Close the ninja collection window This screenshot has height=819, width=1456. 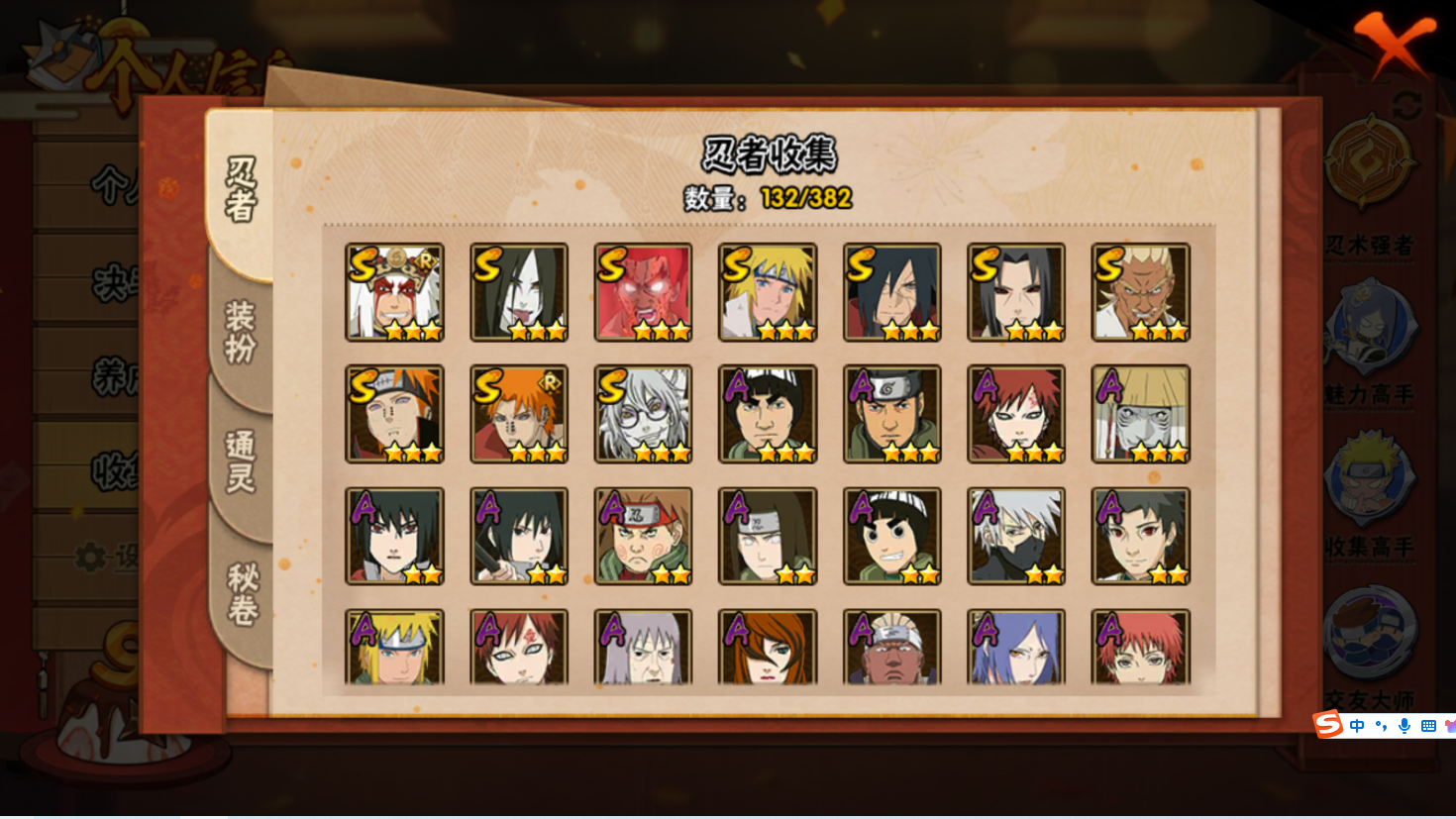coord(1394,42)
